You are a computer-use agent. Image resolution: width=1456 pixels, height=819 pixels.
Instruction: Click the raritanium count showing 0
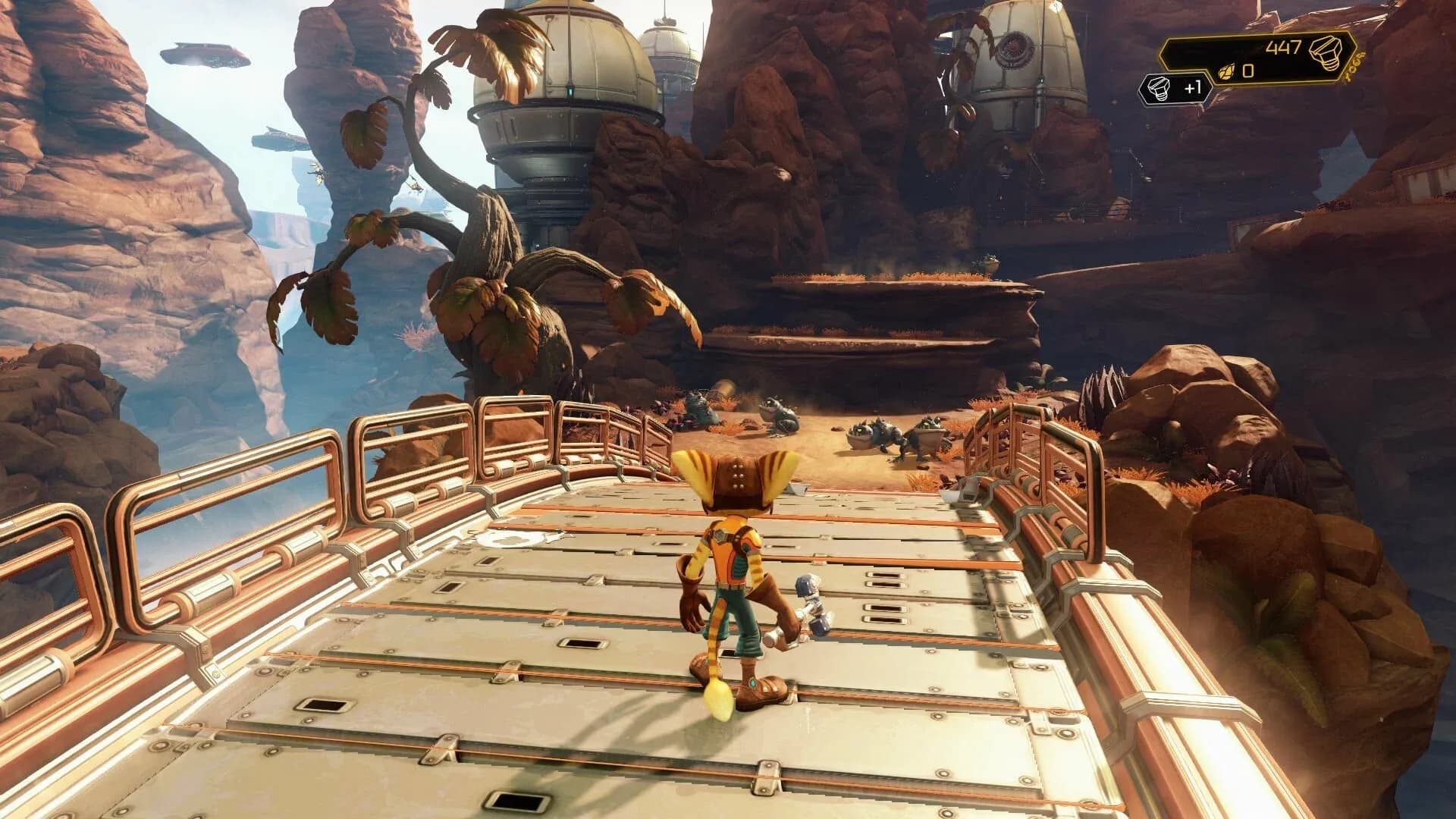[1247, 72]
